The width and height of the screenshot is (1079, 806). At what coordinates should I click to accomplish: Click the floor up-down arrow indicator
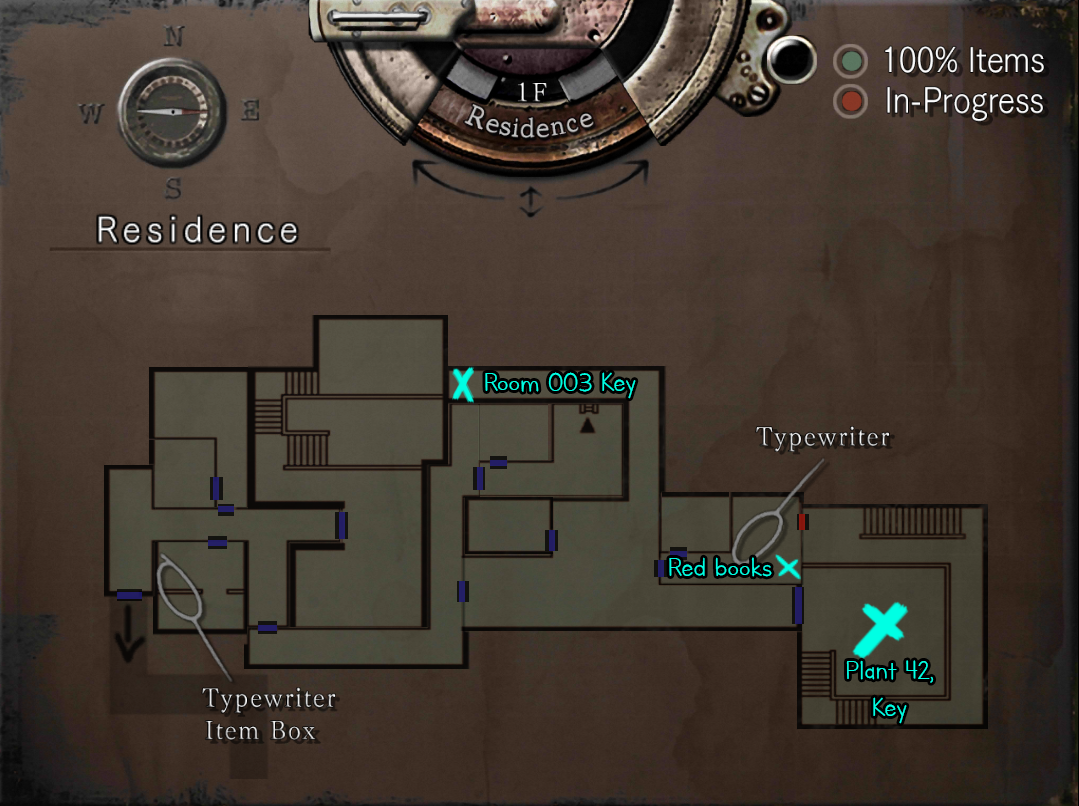click(x=530, y=202)
